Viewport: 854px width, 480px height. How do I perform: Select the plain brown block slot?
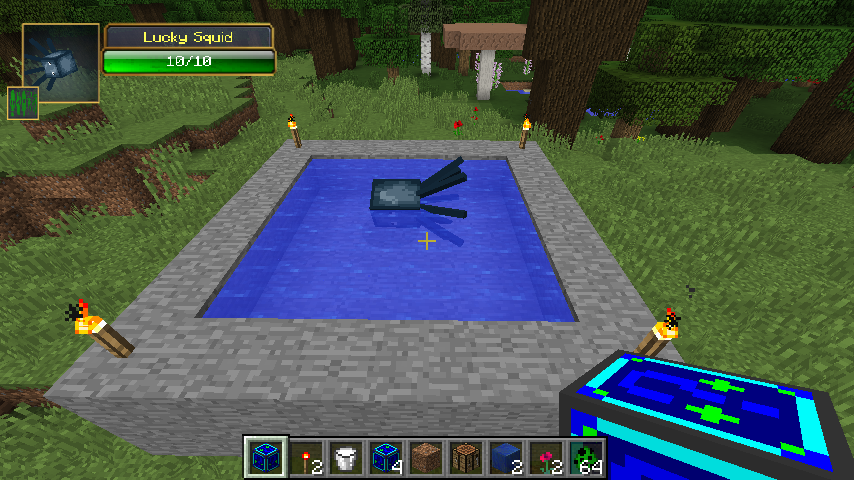tap(427, 457)
